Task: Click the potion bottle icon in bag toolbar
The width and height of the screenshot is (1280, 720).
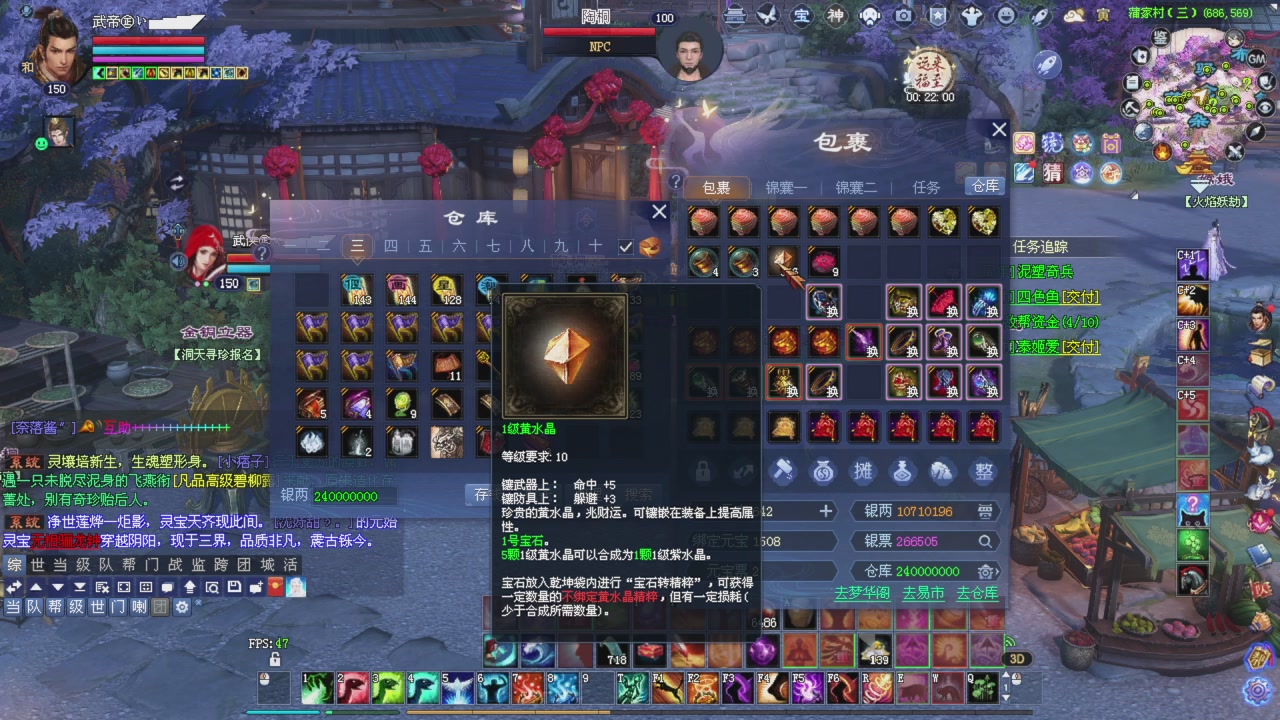Action: (x=901, y=471)
